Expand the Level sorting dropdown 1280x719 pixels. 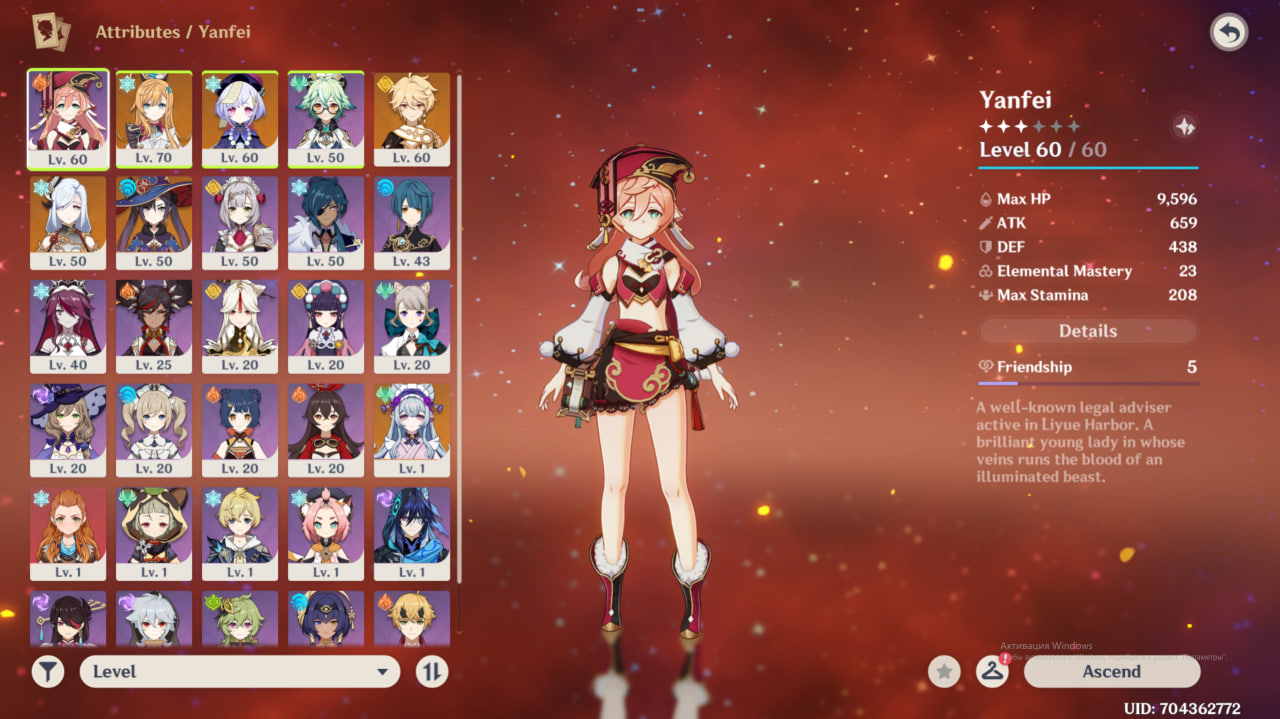(240, 672)
